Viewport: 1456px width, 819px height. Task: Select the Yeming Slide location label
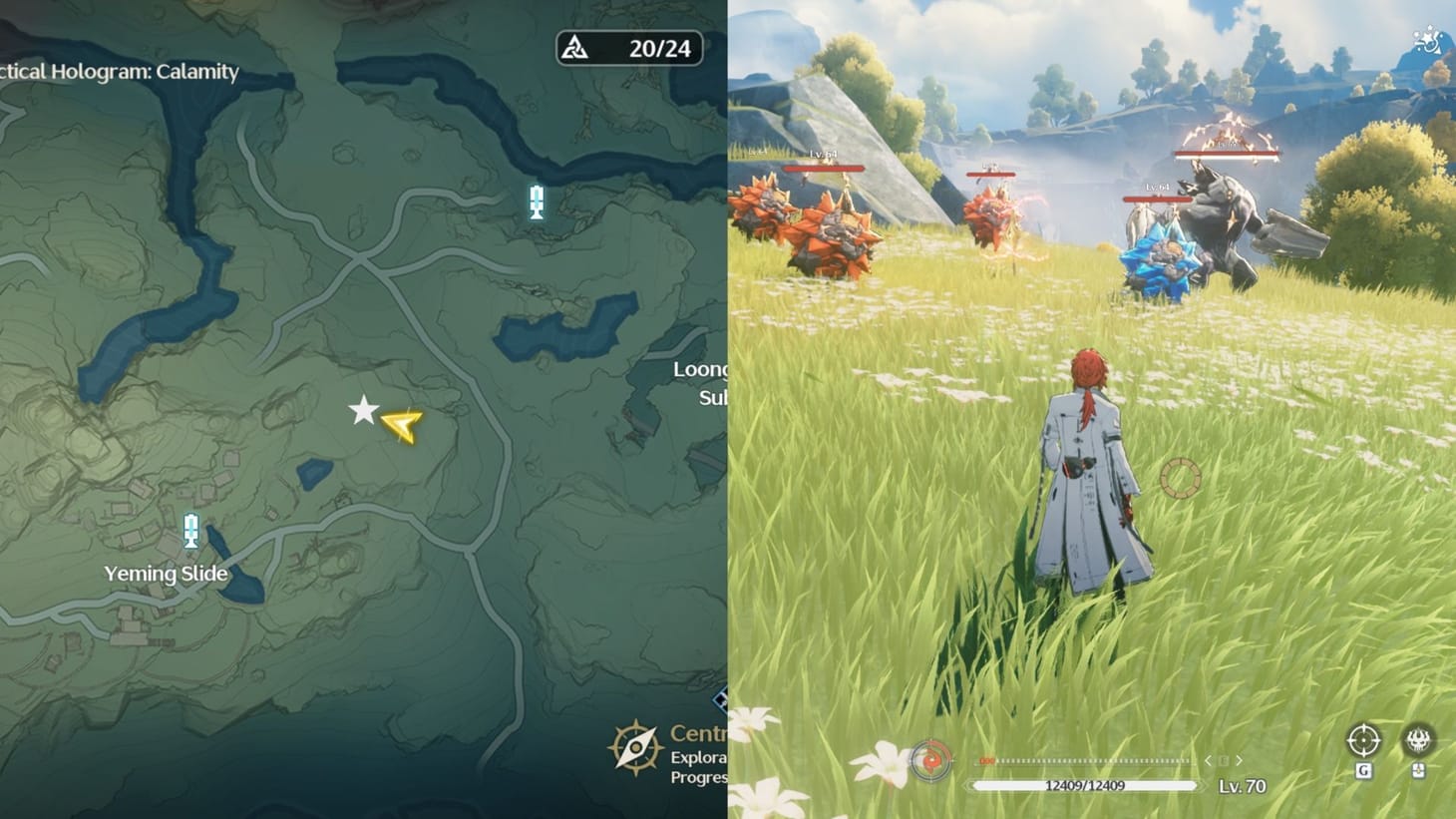[x=166, y=574]
